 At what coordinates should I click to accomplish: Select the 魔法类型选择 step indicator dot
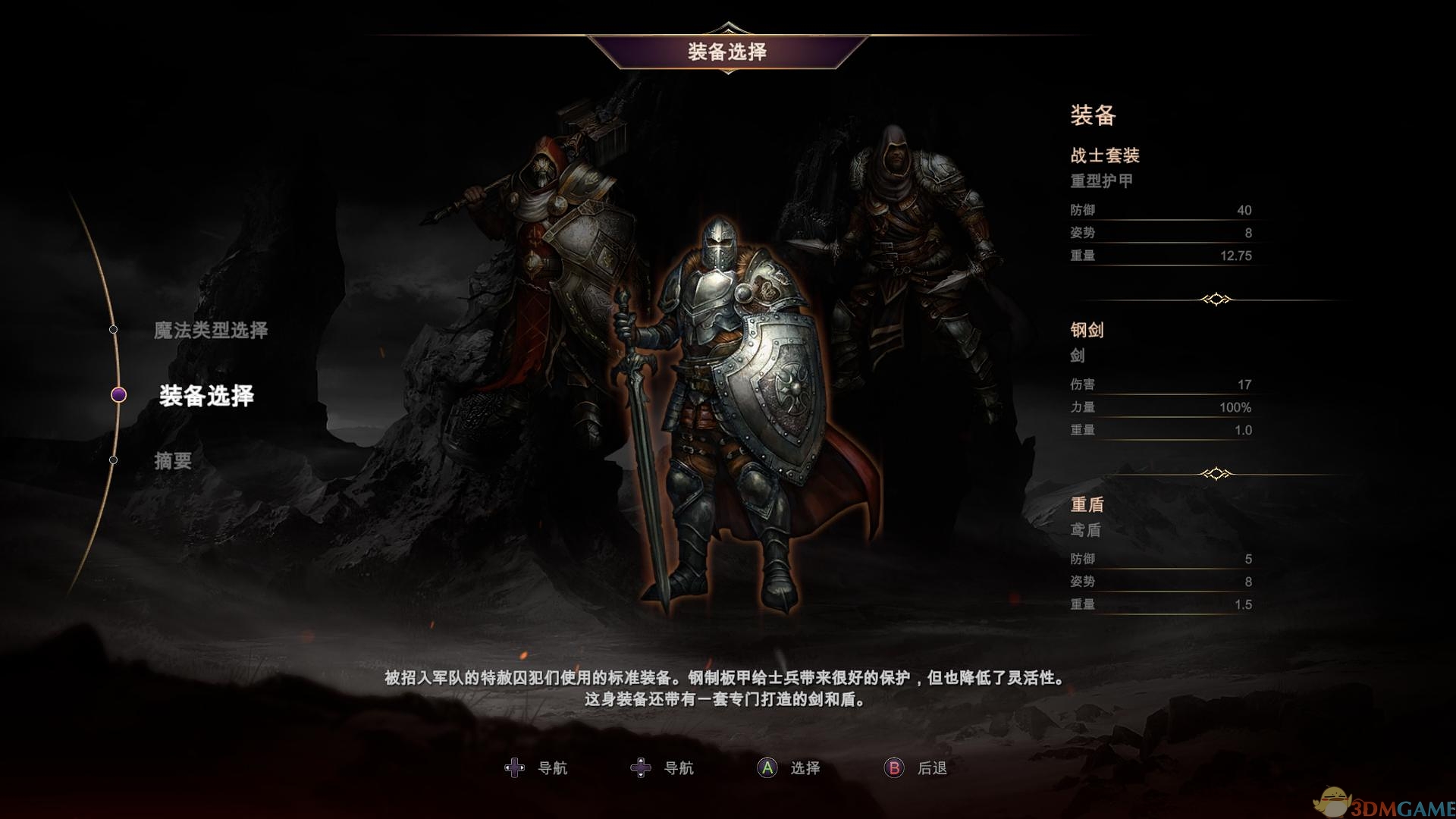point(115,329)
